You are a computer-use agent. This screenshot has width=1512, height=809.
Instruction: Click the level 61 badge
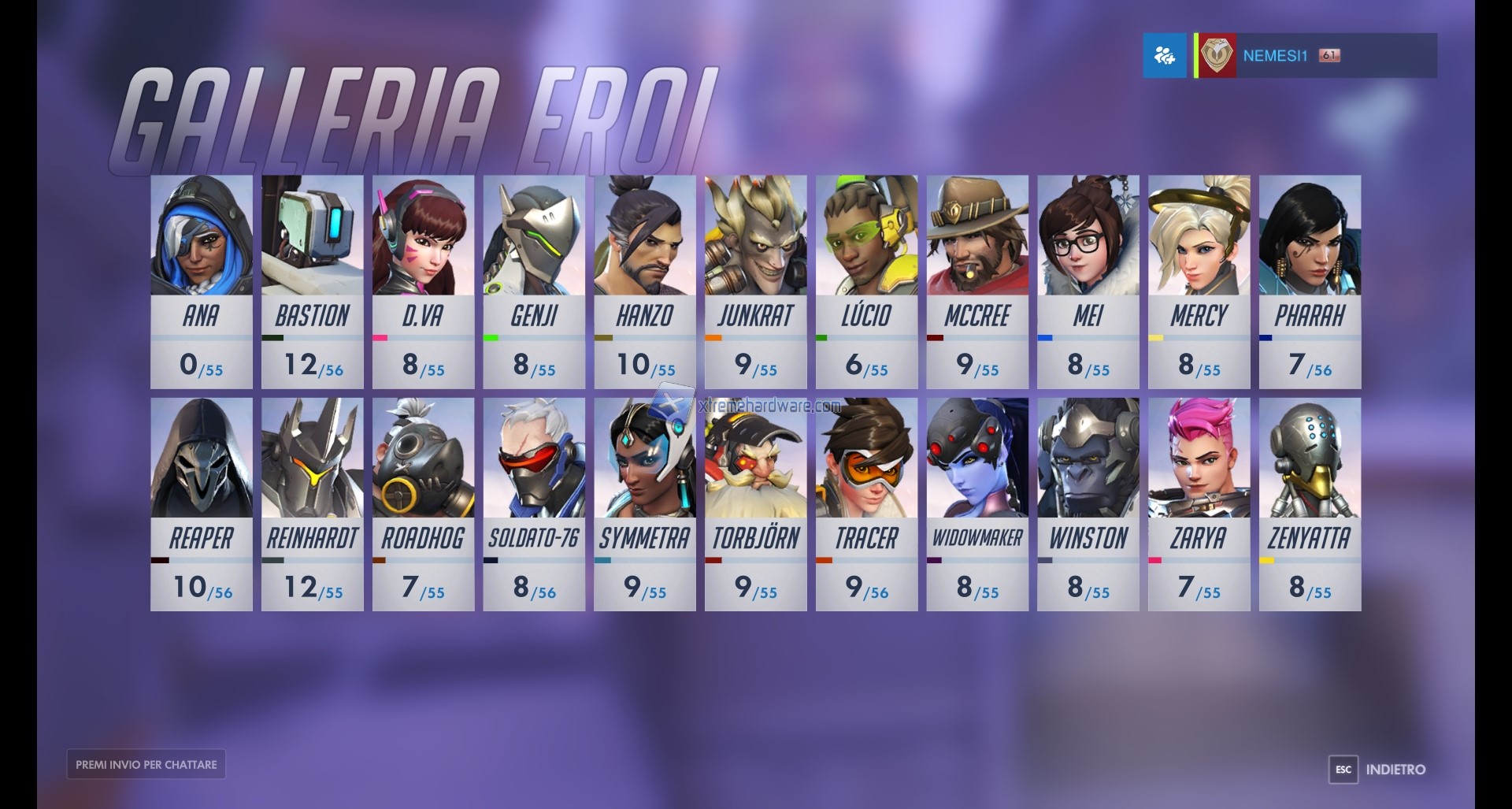pyautogui.click(x=1329, y=55)
